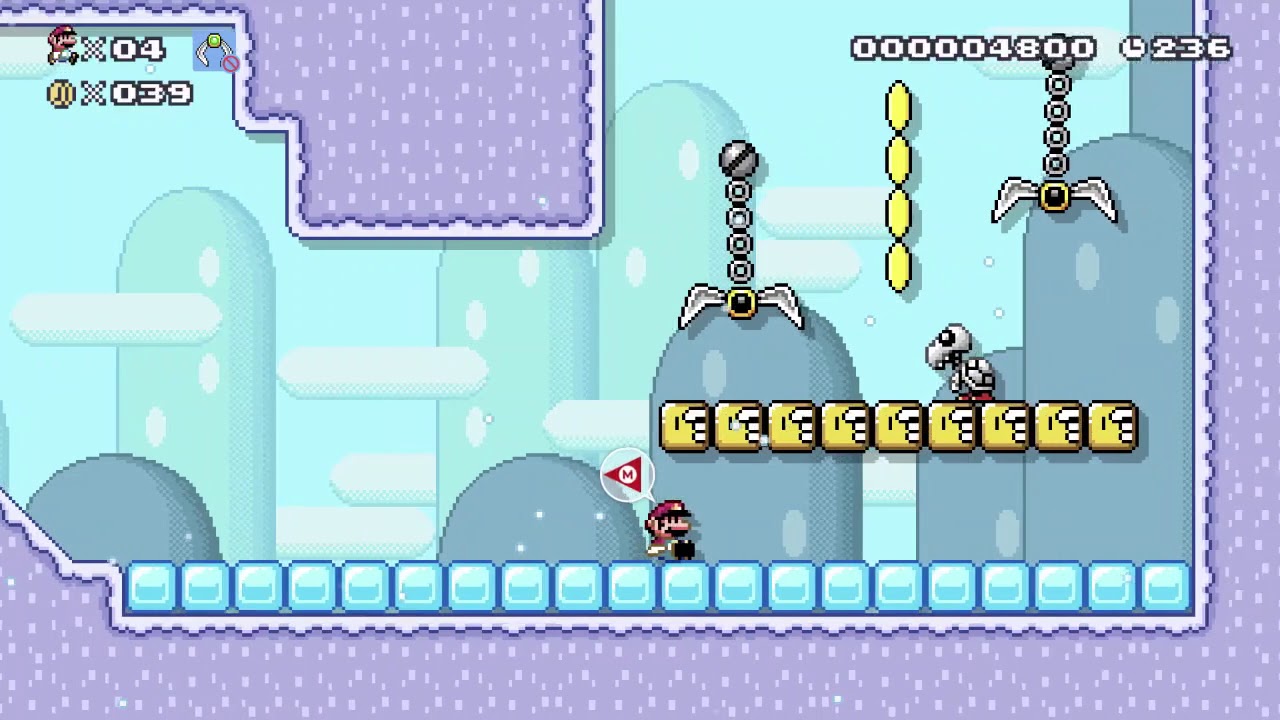Image resolution: width=1280 pixels, height=720 pixels.
Task: Click the right Swinging Claw near the cliff
Action: click(x=1057, y=198)
